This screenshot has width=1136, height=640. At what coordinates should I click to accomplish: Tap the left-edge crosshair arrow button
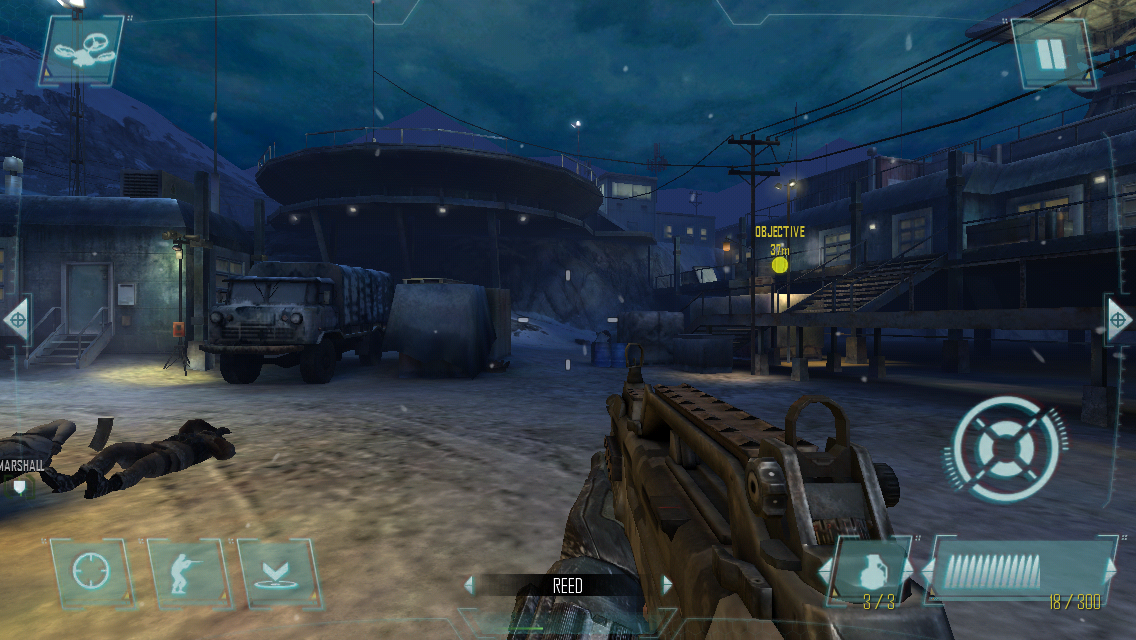click(16, 320)
